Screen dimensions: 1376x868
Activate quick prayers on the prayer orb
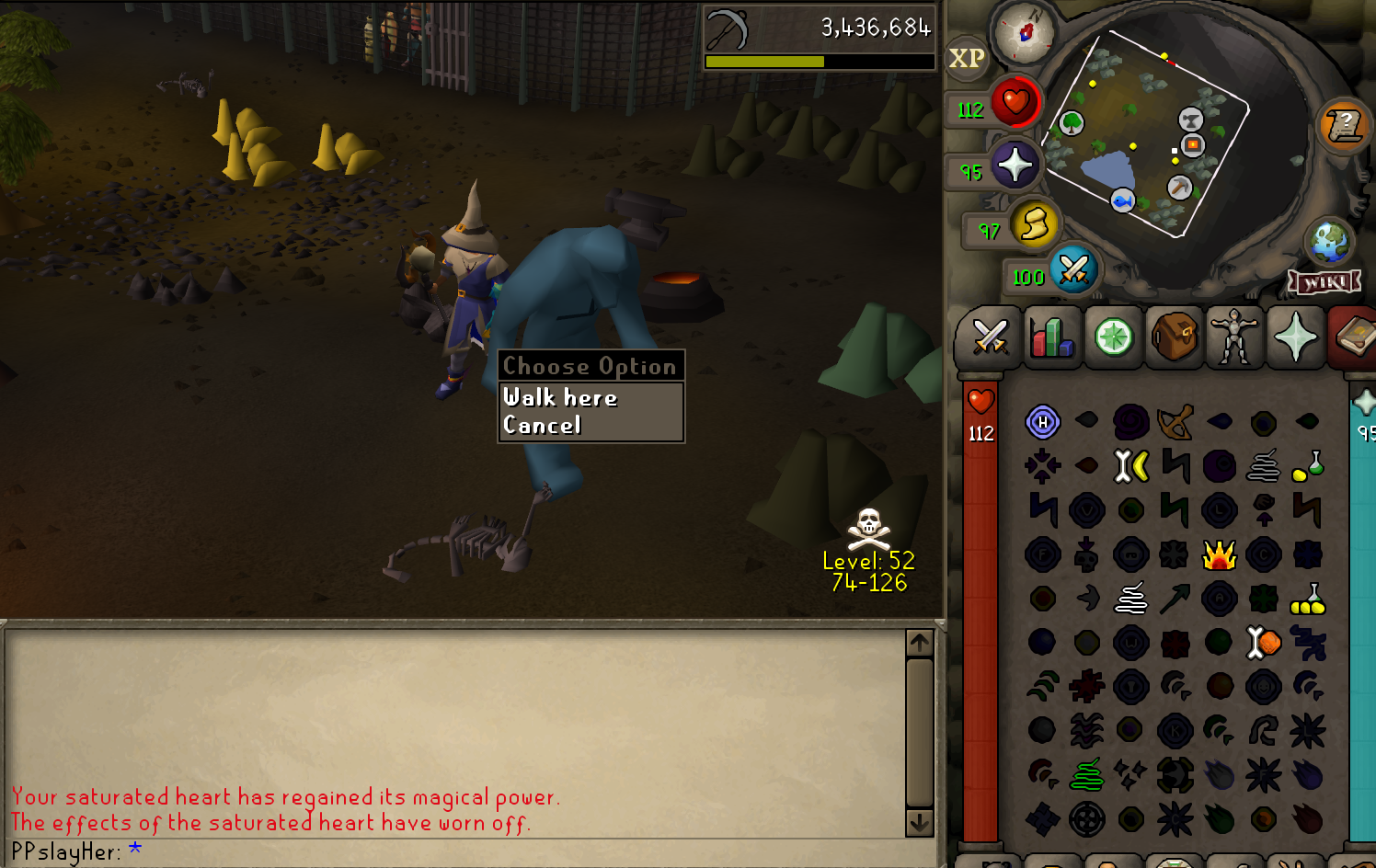click(x=1015, y=166)
